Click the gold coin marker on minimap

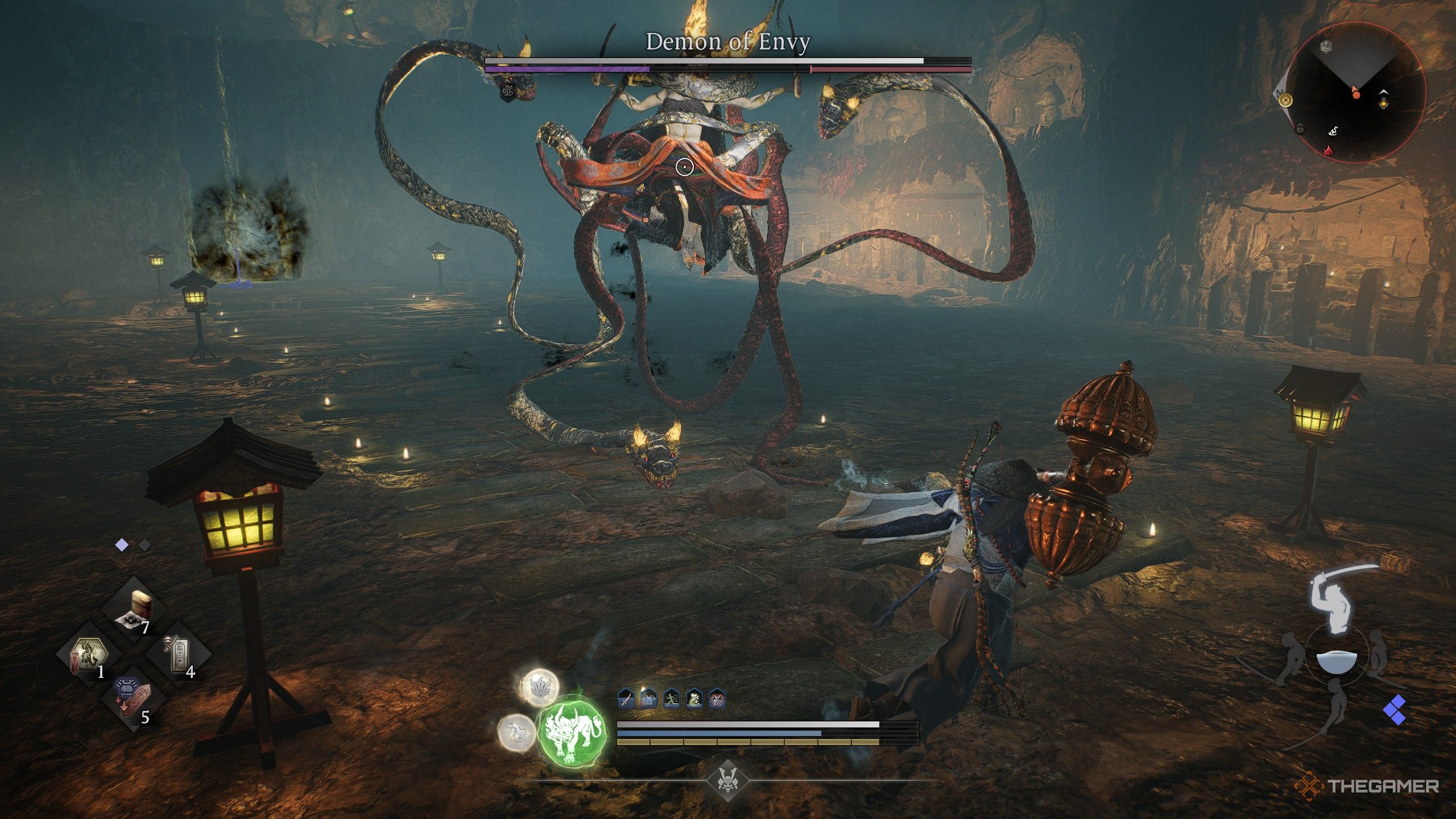click(x=1286, y=101)
